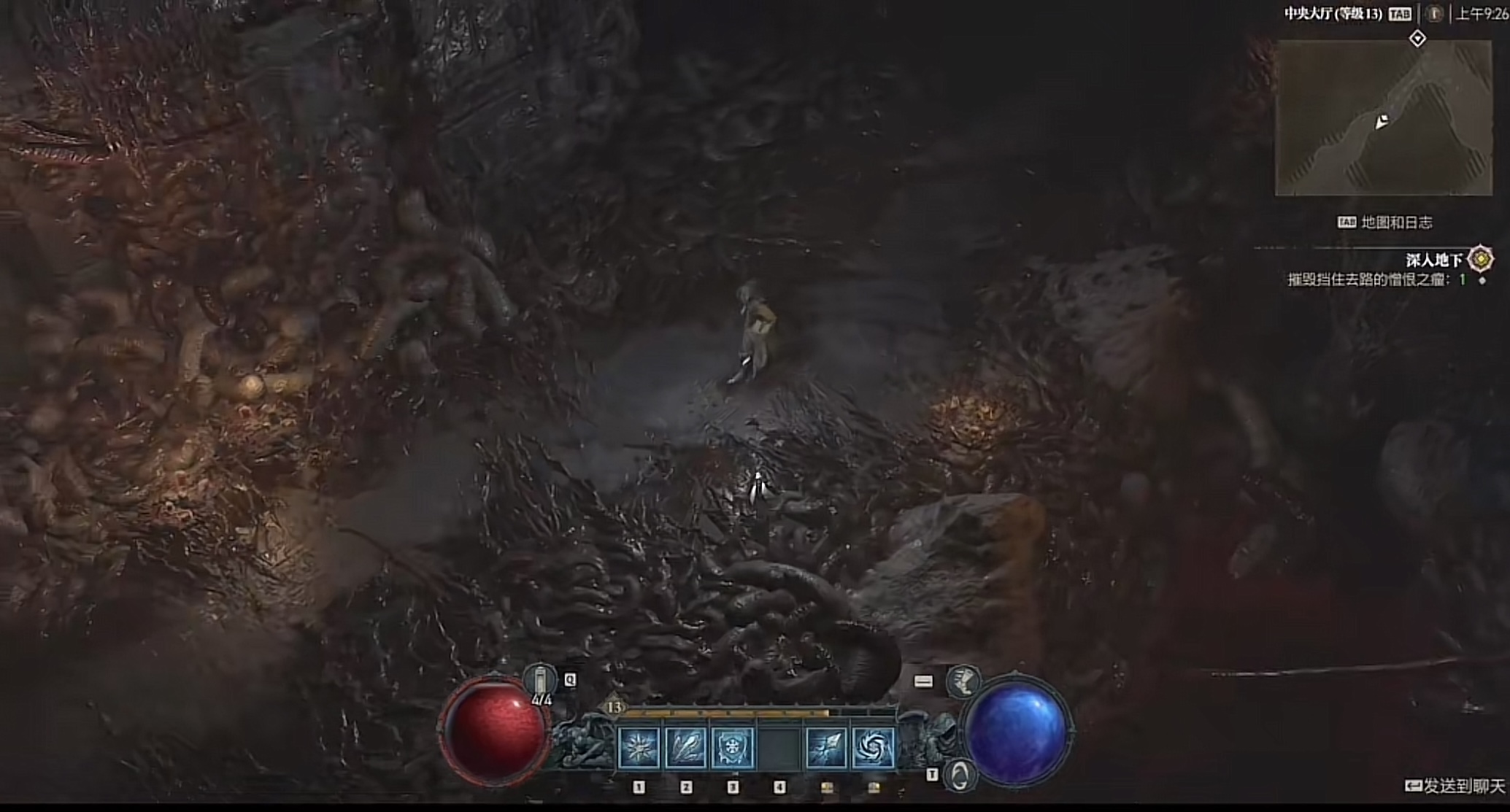
Task: Use the boot-shaped evade ability
Action: point(963,681)
